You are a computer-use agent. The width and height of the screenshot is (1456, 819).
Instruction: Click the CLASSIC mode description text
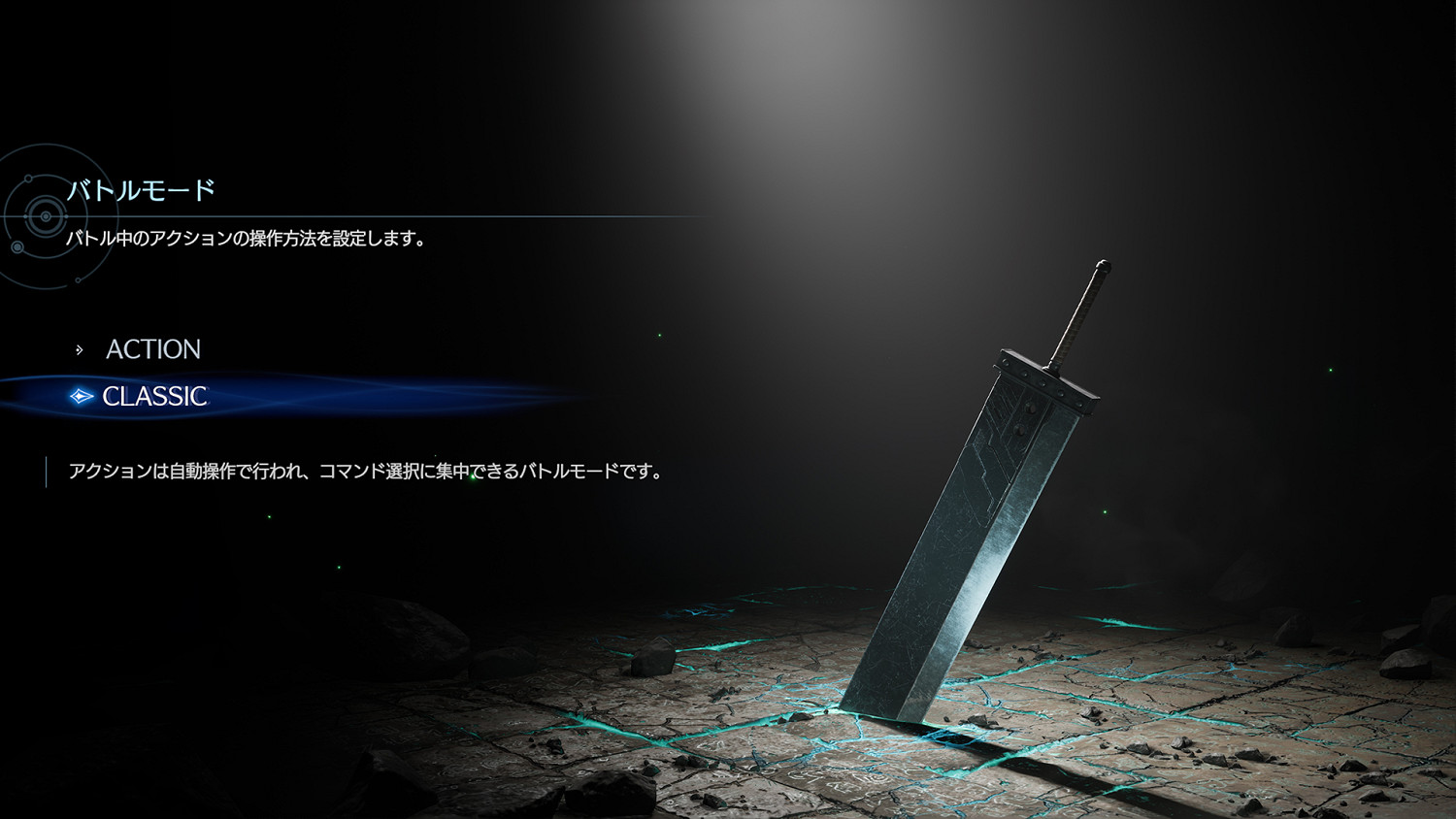(x=364, y=471)
